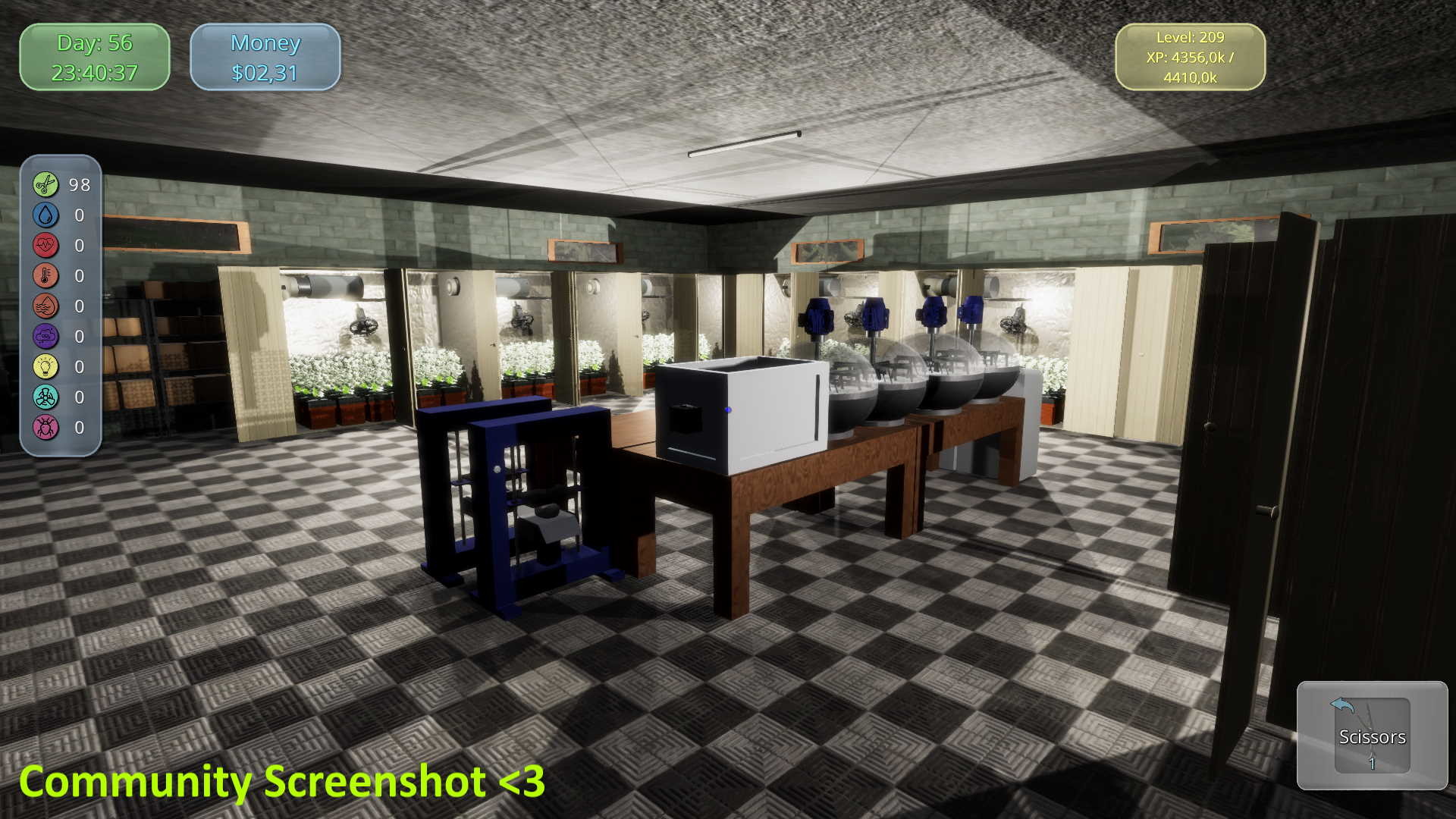Click the lightbulb lighting icon
The width and height of the screenshot is (1456, 819).
pyautogui.click(x=45, y=366)
